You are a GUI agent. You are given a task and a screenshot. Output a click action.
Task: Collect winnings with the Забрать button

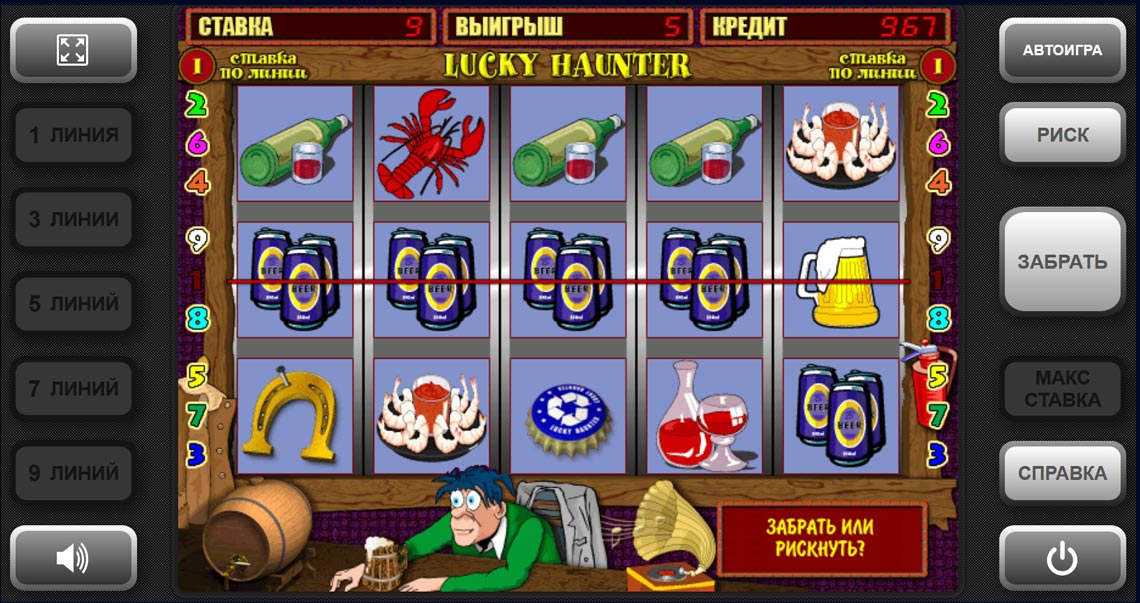[x=1062, y=261]
